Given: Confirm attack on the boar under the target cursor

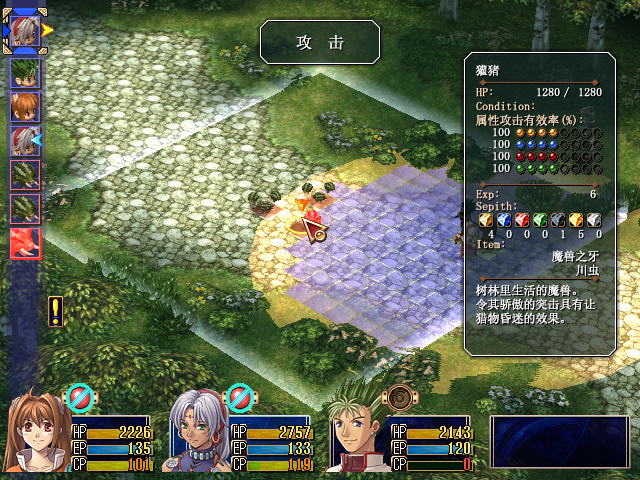Looking at the screenshot, I should 312,222.
